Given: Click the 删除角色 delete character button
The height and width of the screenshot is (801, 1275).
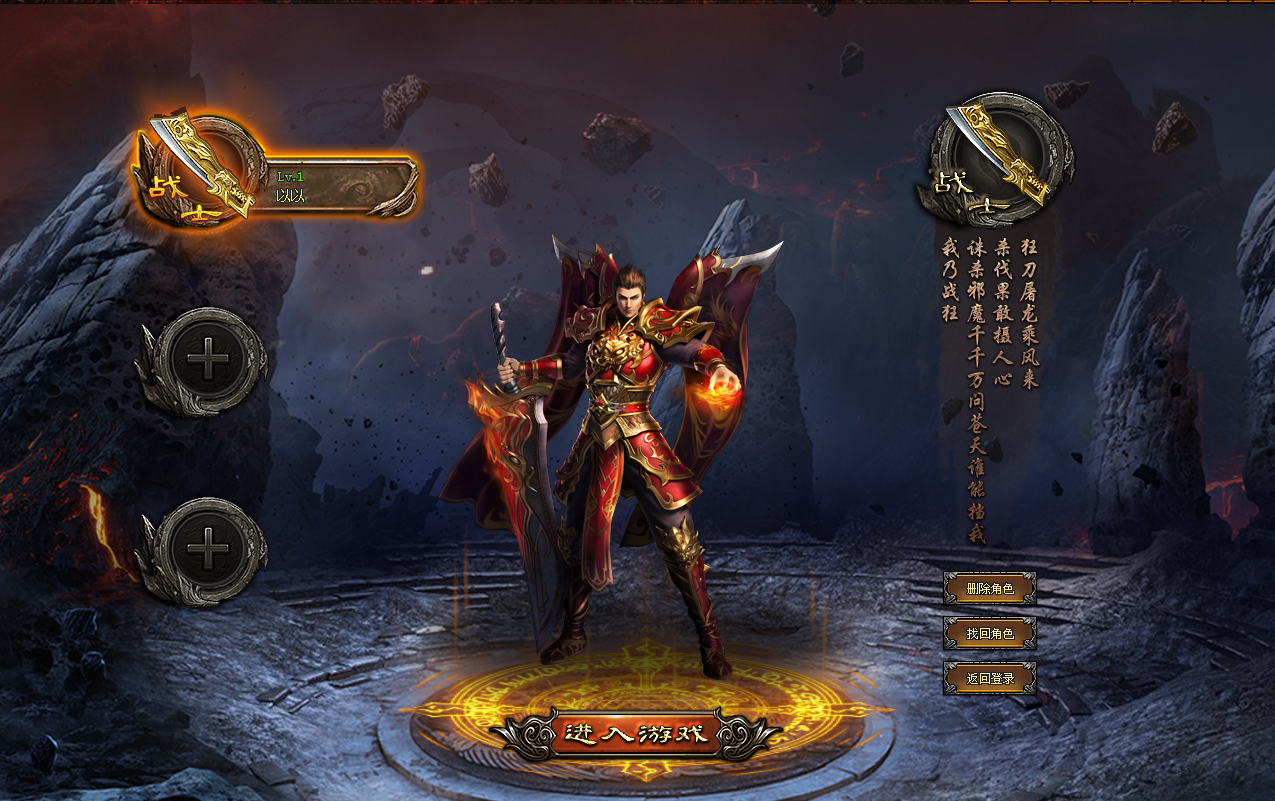Looking at the screenshot, I should tap(989, 589).
